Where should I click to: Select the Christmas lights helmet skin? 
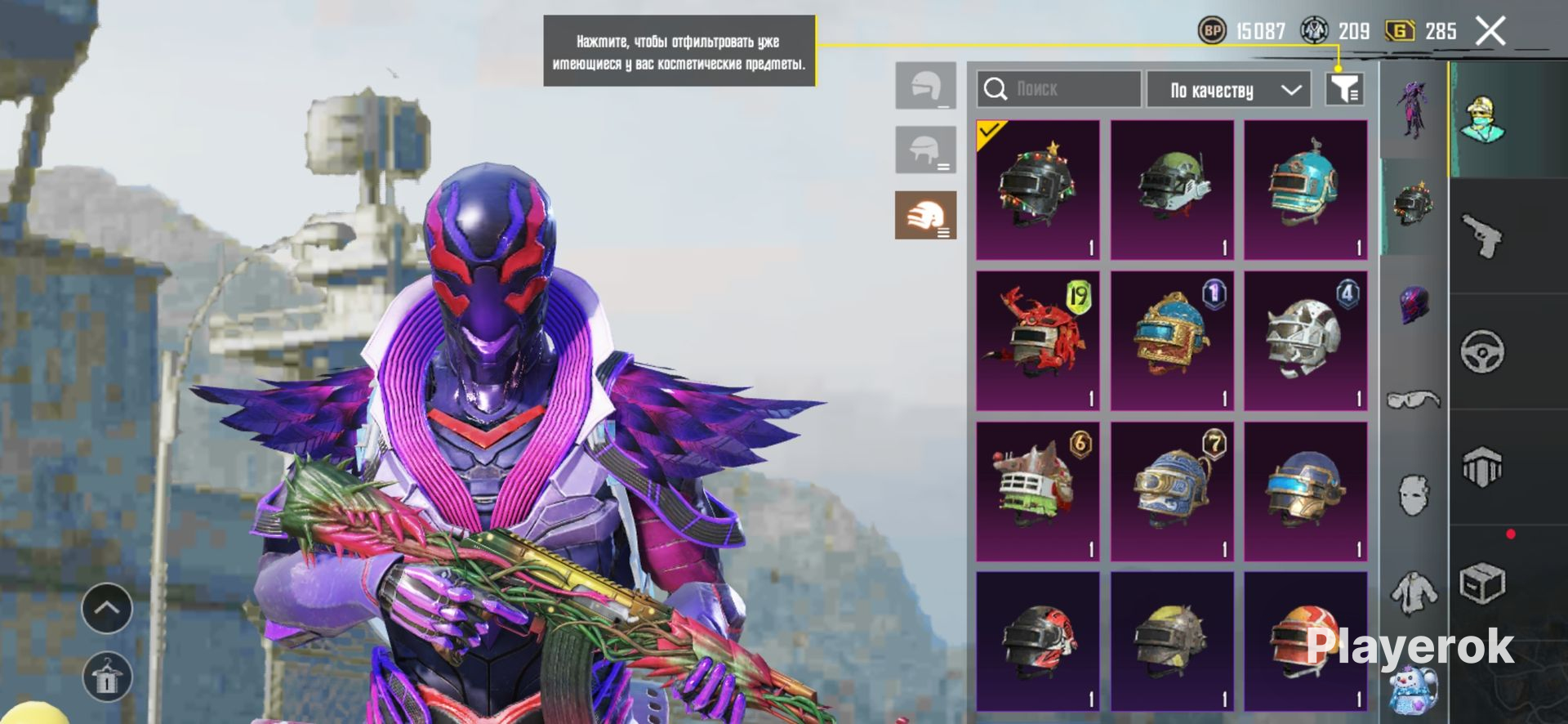tap(1038, 190)
